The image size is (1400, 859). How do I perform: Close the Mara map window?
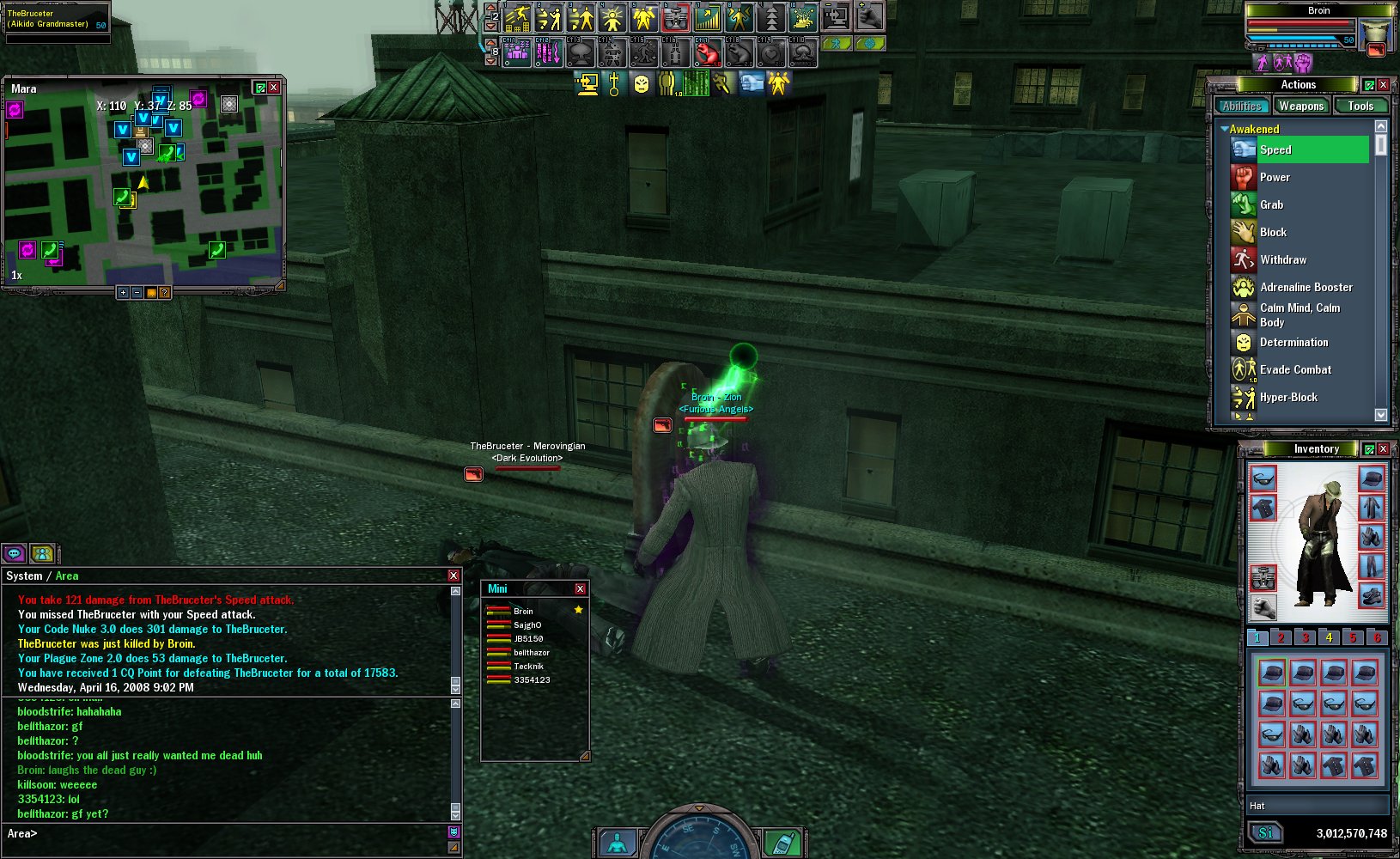click(x=274, y=88)
